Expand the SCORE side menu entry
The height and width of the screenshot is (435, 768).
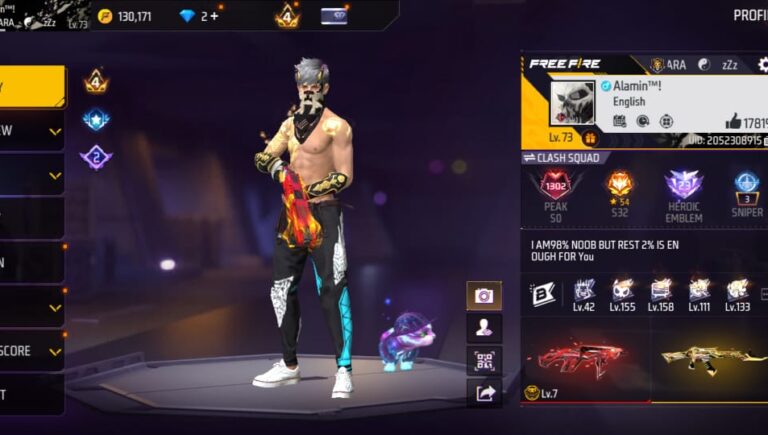tap(30, 351)
